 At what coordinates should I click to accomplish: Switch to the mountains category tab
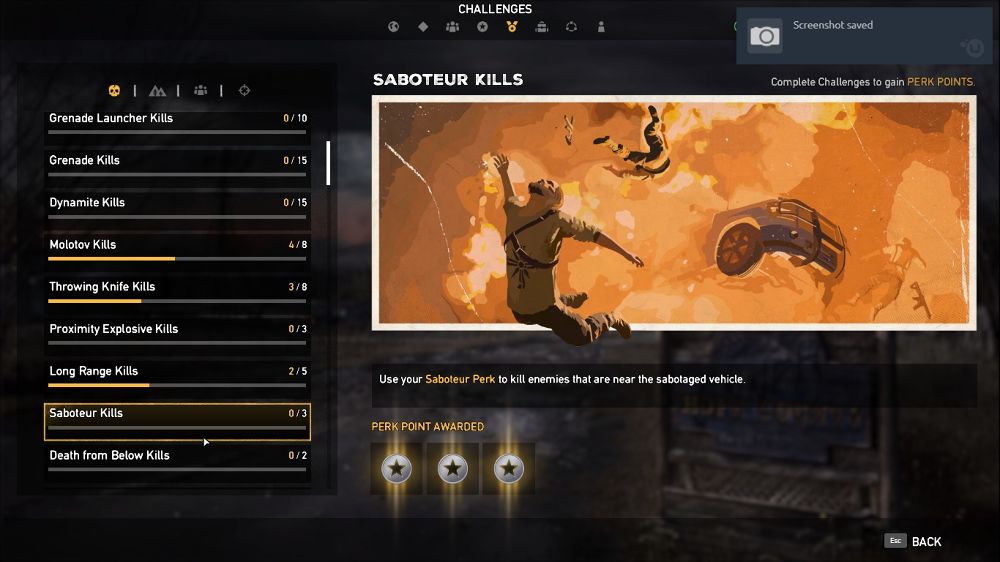tap(157, 91)
